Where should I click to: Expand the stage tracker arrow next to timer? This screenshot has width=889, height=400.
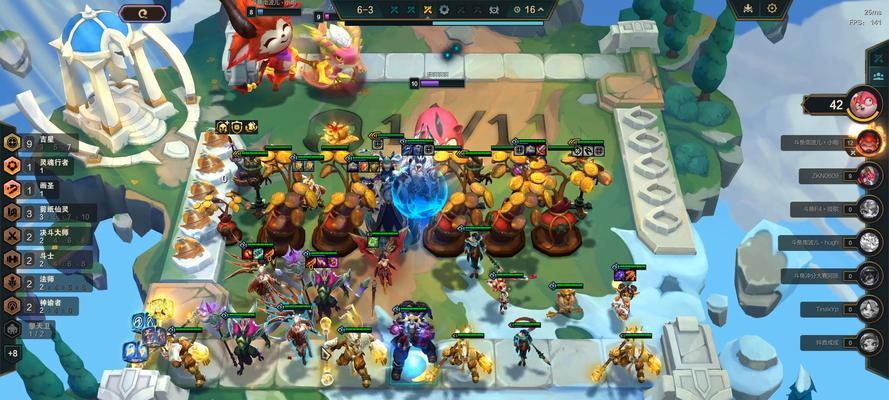coord(541,10)
